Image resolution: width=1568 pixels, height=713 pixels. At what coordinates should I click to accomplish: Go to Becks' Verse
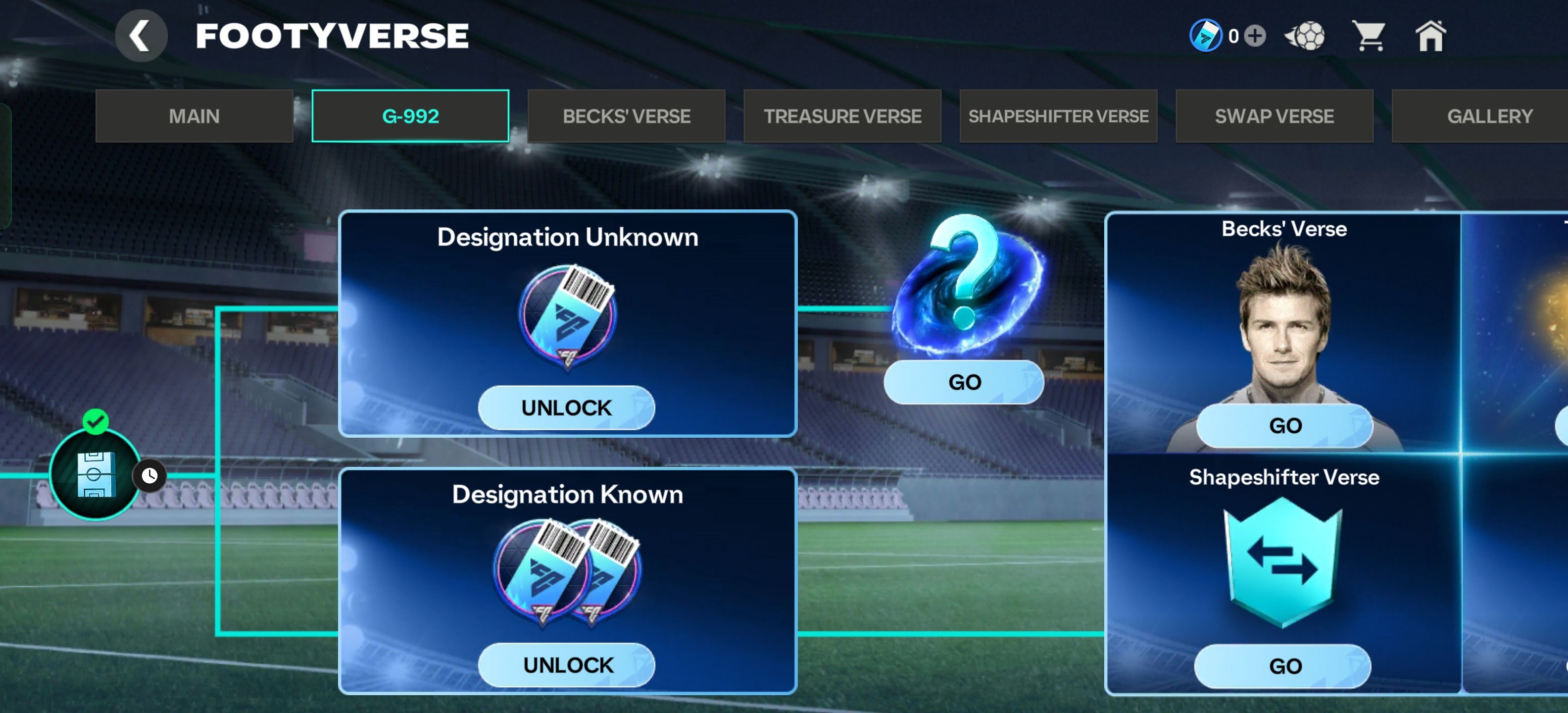[x=1285, y=426]
